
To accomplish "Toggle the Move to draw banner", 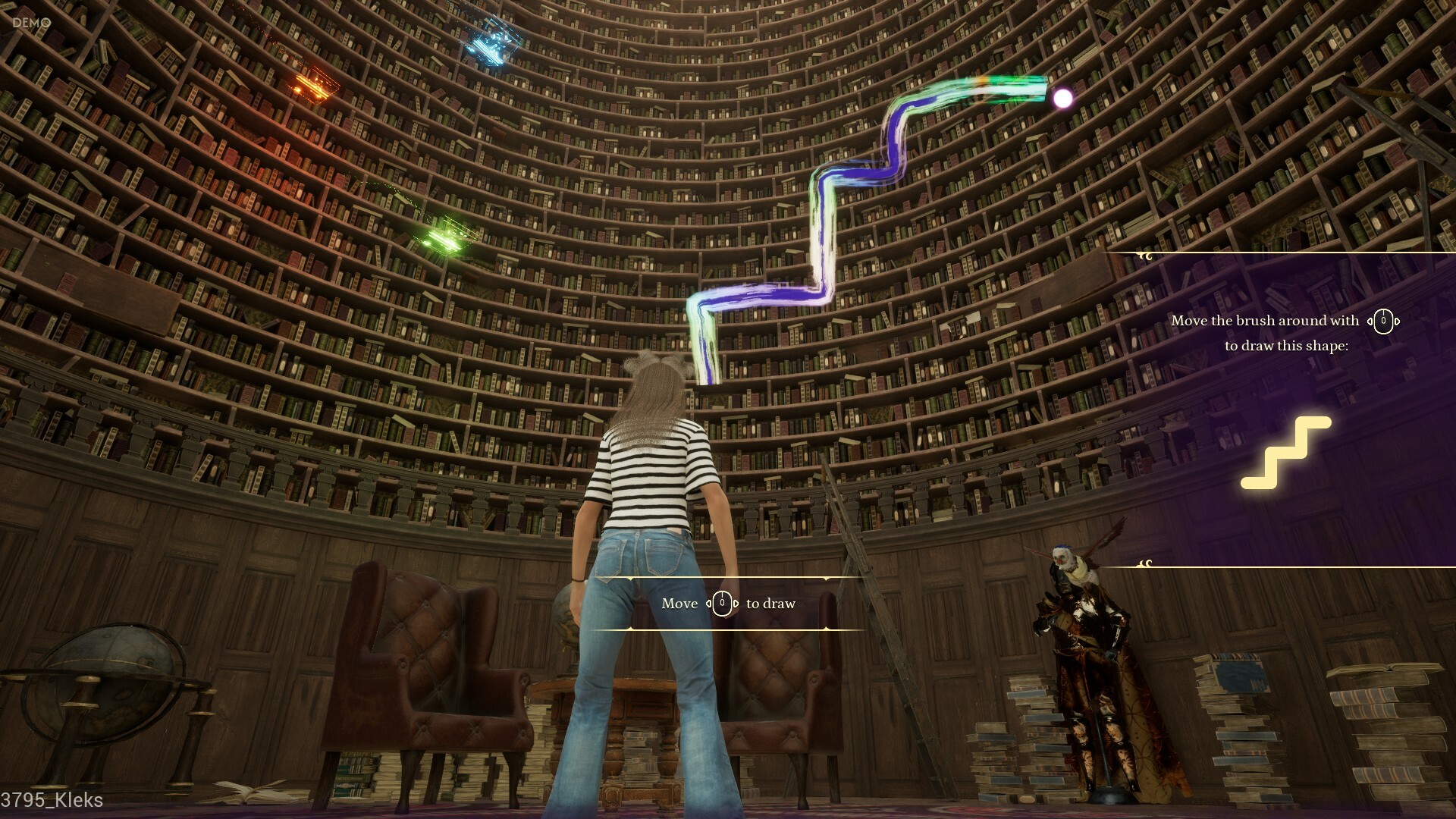I will tap(728, 603).
